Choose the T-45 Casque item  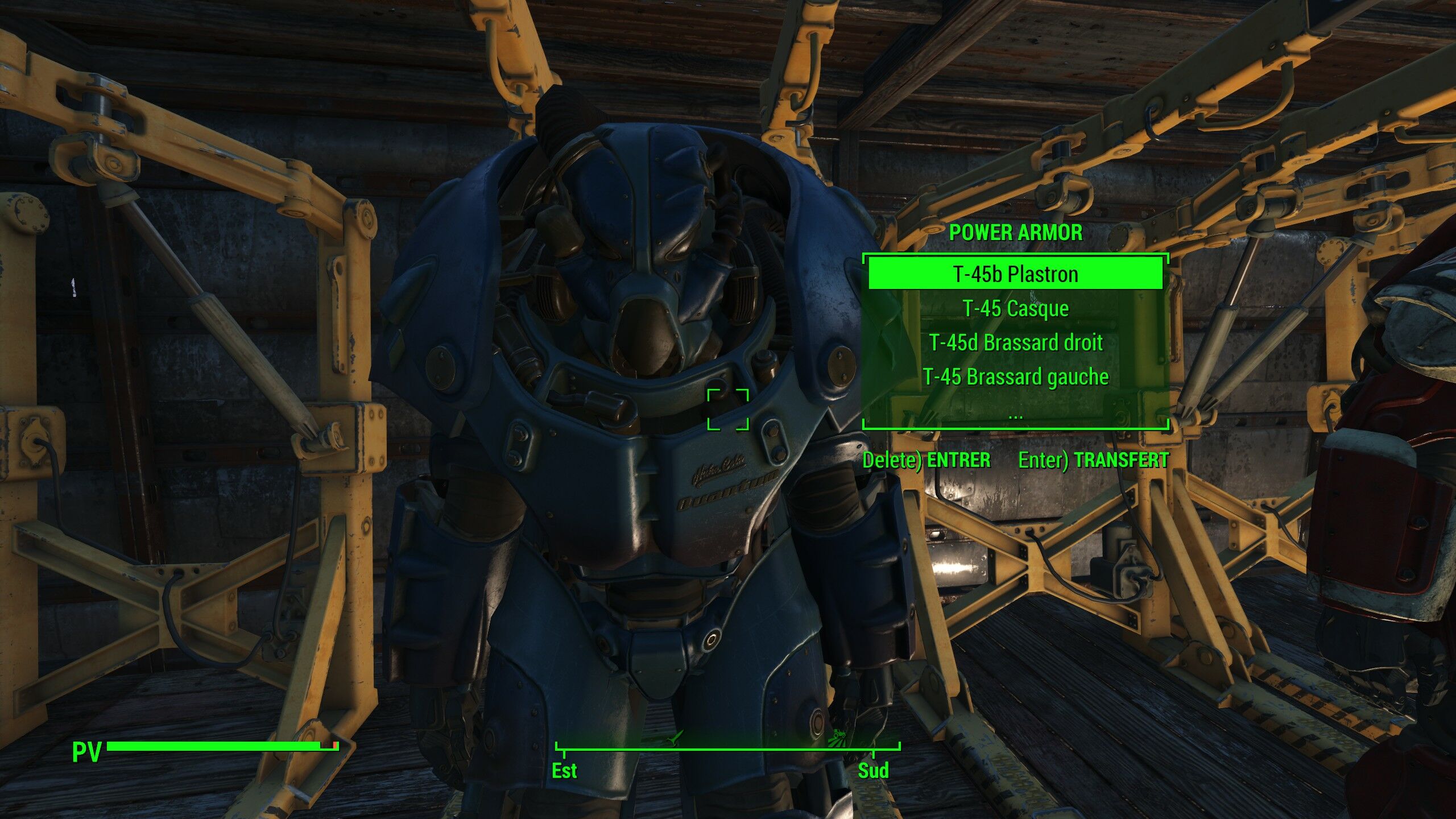pyautogui.click(x=1015, y=308)
